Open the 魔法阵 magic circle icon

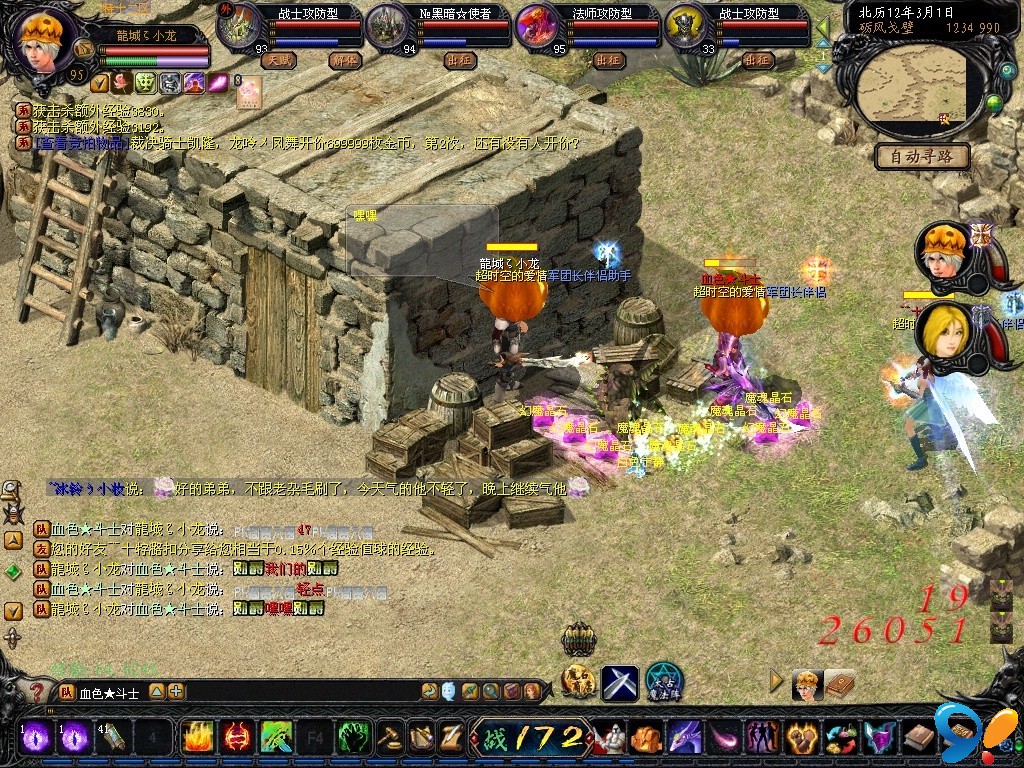pyautogui.click(x=663, y=682)
